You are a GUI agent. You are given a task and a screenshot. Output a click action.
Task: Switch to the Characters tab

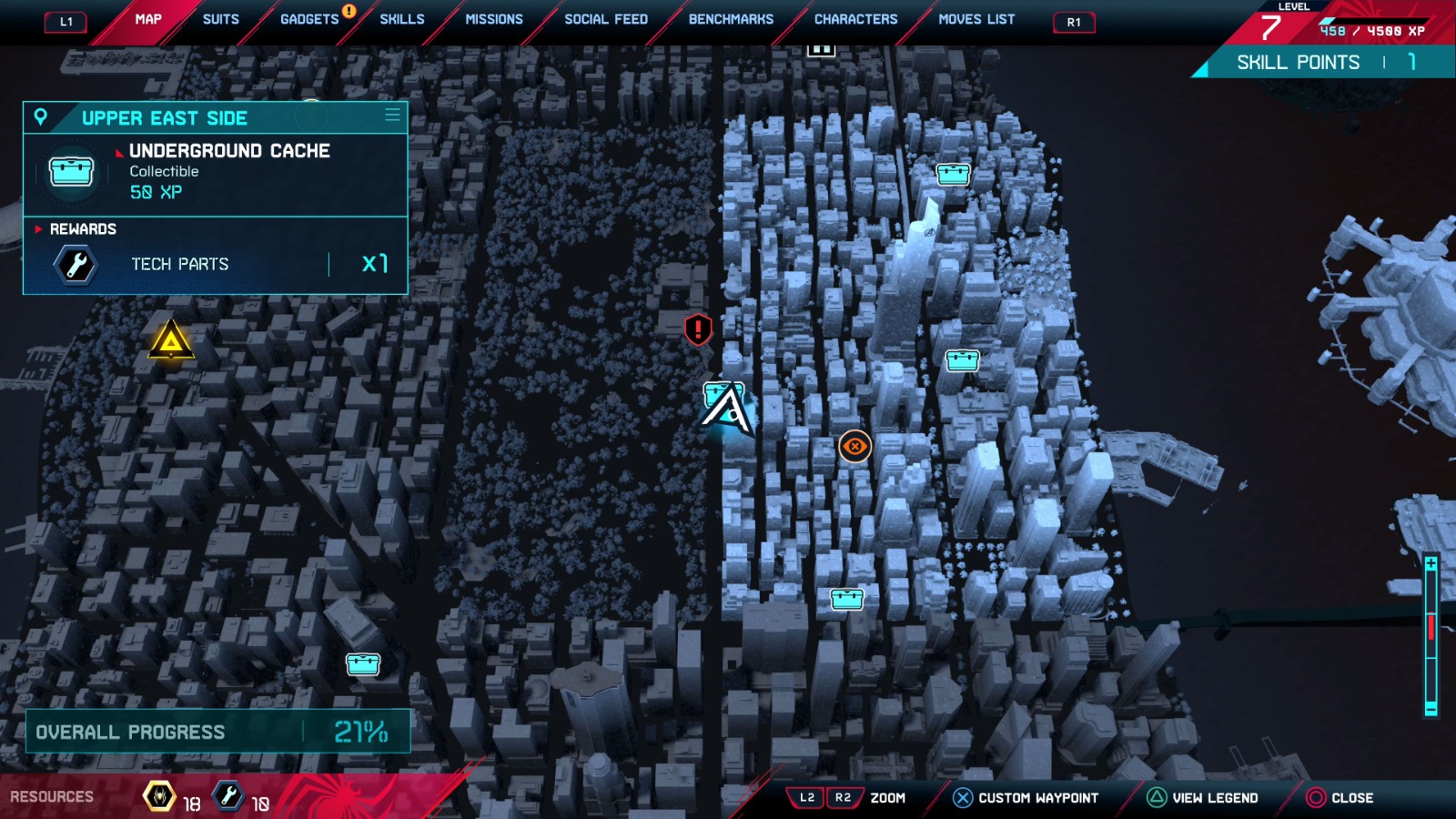pos(855,19)
